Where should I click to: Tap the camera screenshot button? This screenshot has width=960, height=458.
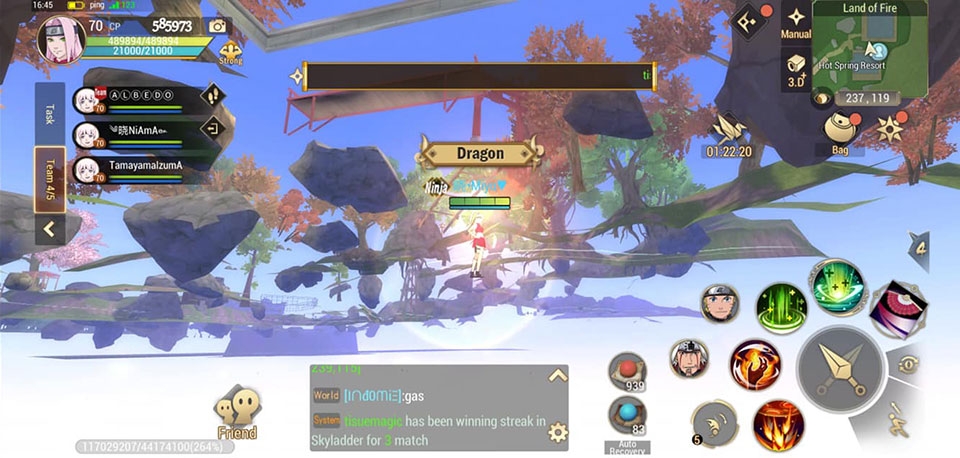(x=218, y=27)
